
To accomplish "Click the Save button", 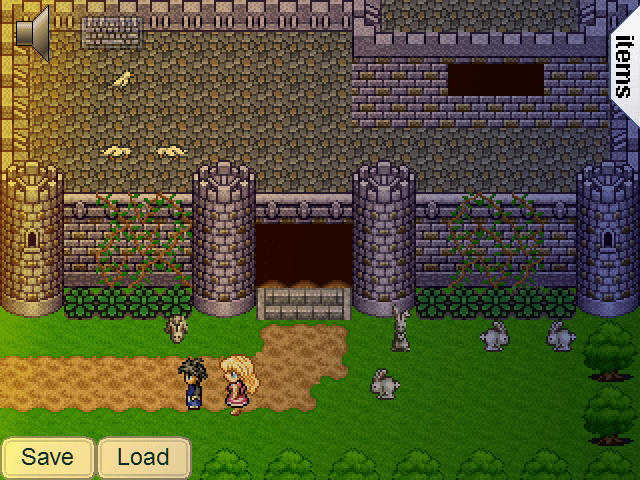I will pos(48,458).
